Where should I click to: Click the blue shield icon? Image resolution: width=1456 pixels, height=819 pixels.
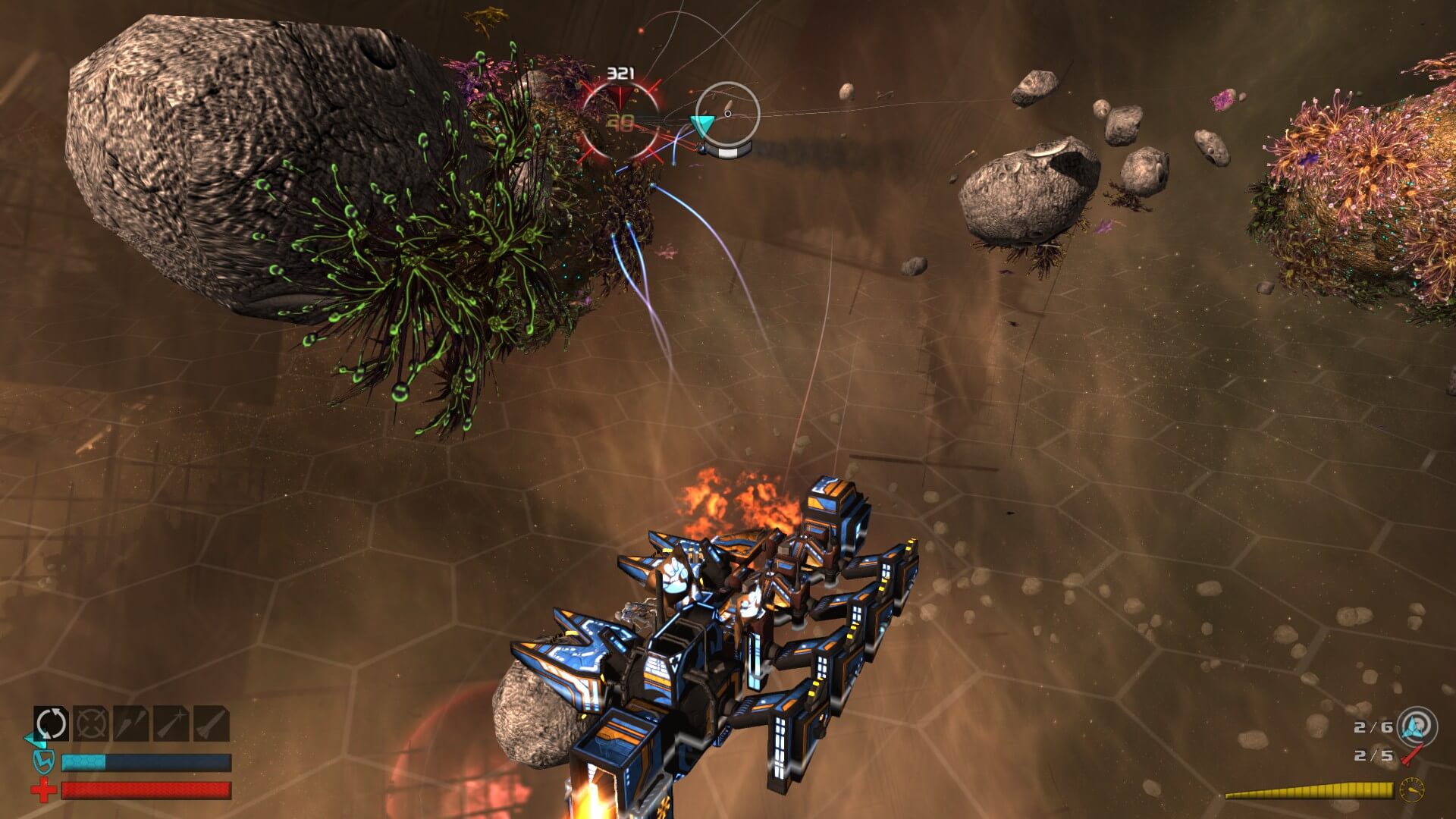[x=44, y=761]
